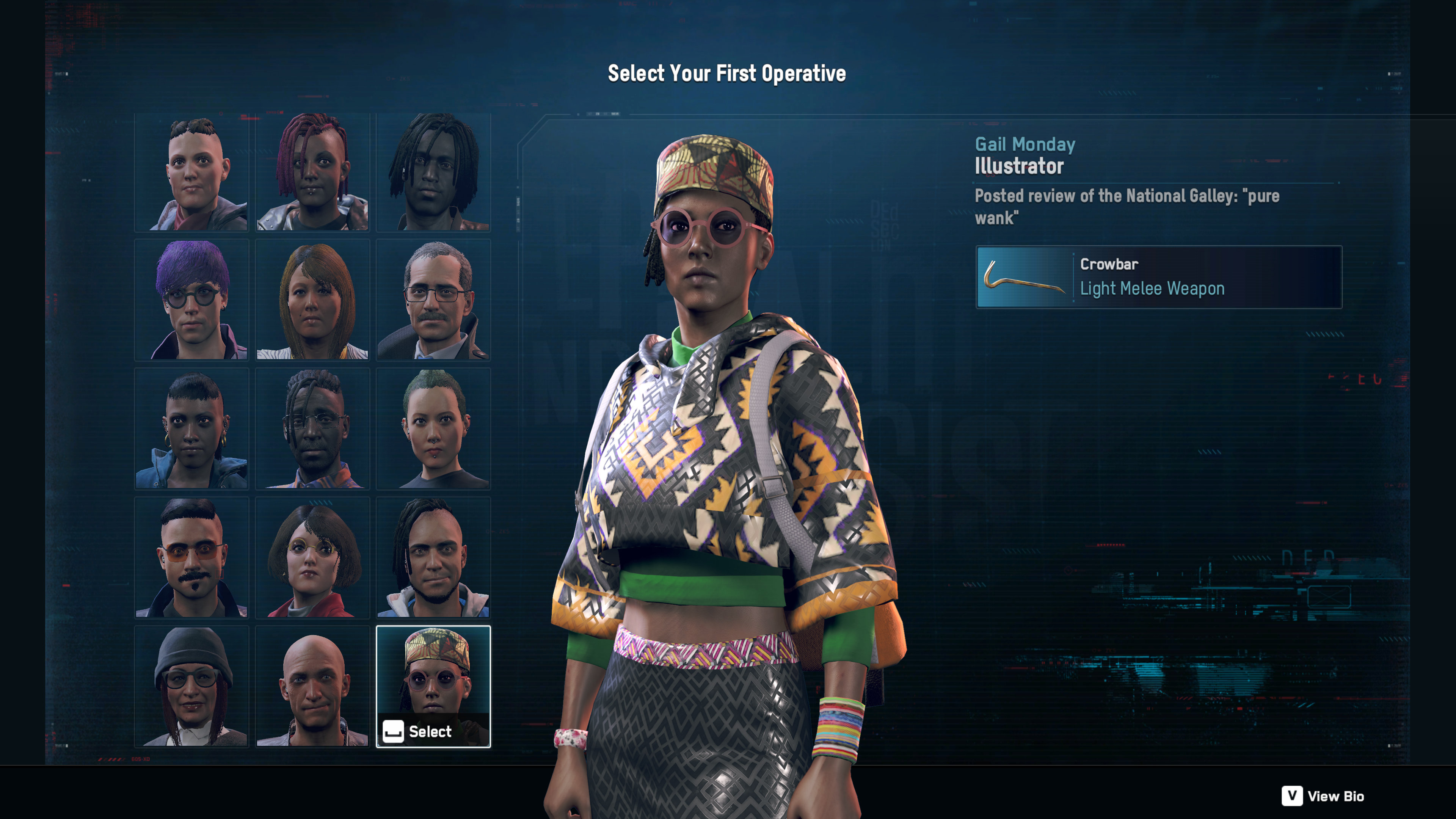Select the man with braids over his glasses

pos(312,429)
